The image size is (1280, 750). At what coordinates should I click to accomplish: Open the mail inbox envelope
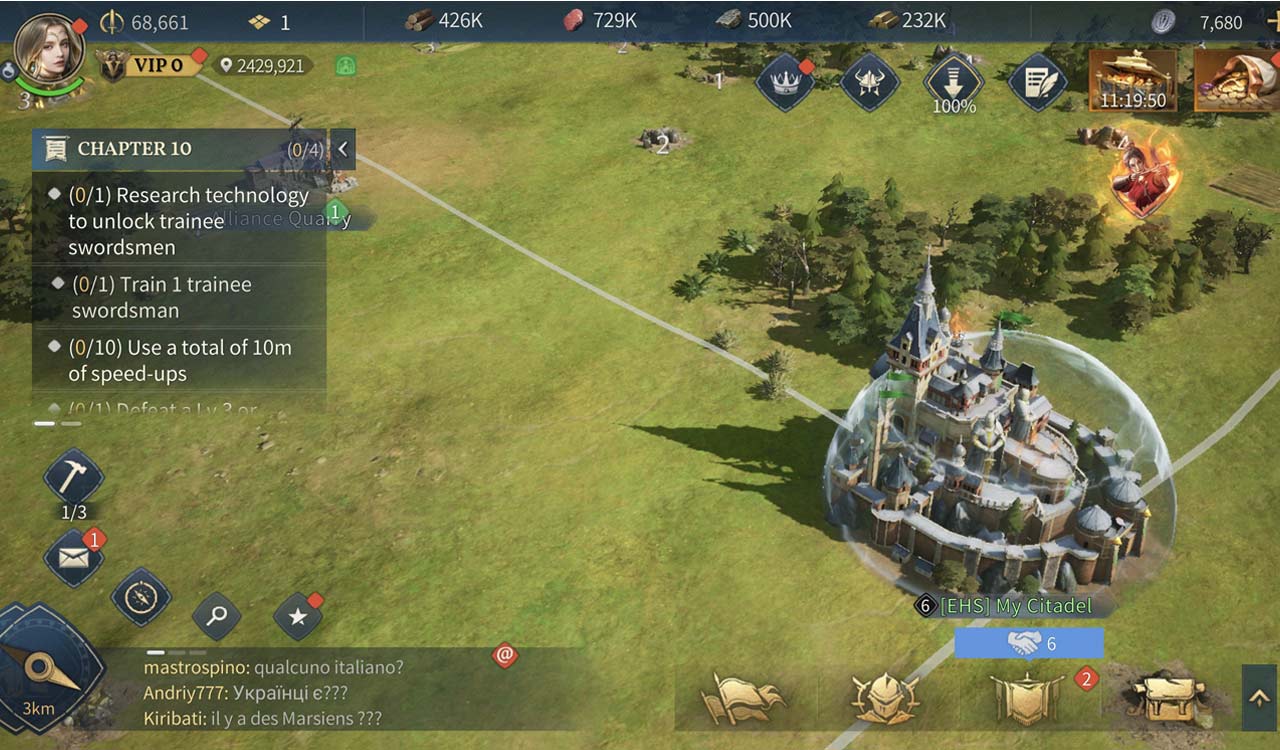pos(73,557)
